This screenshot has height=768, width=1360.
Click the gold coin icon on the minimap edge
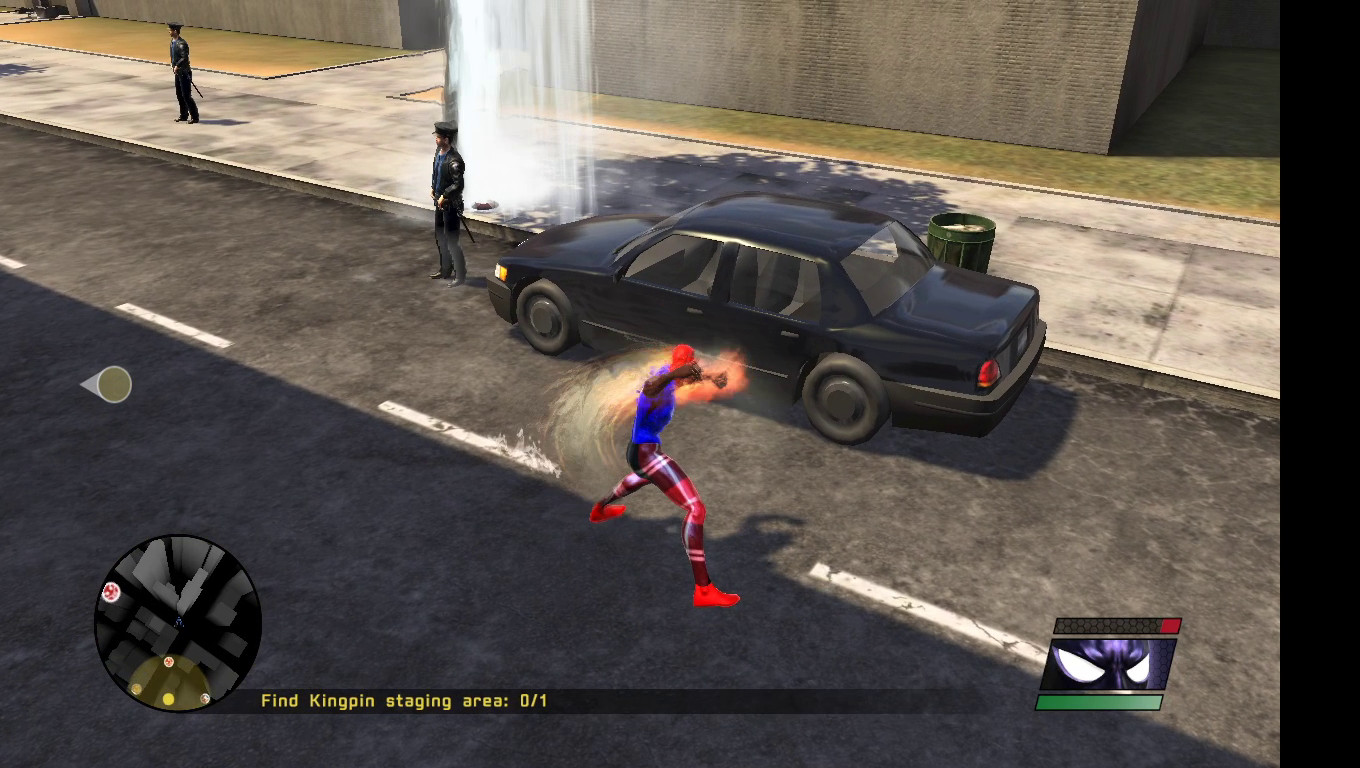pyautogui.click(x=135, y=688)
